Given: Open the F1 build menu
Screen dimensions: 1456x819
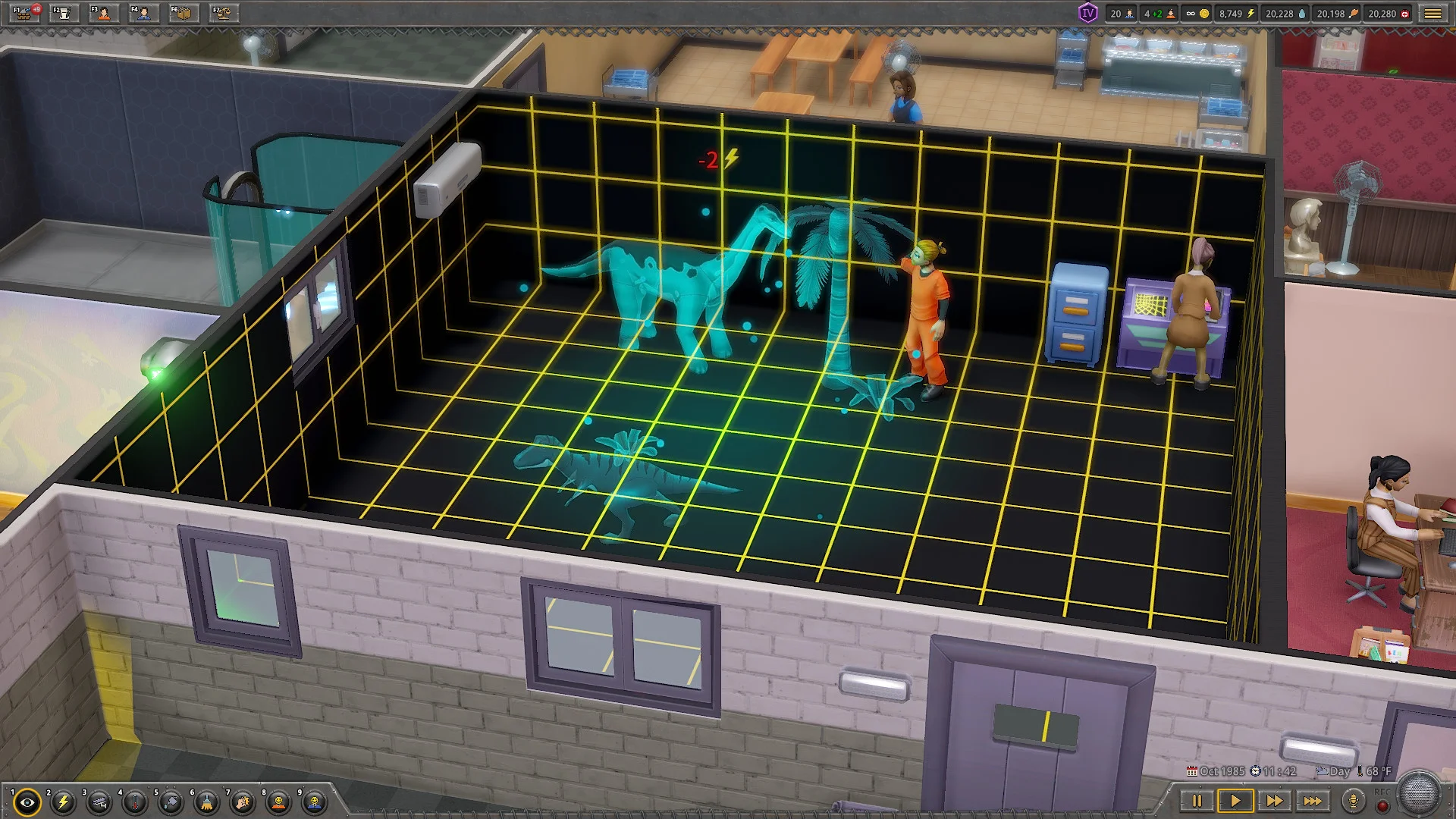Looking at the screenshot, I should pos(25,13).
